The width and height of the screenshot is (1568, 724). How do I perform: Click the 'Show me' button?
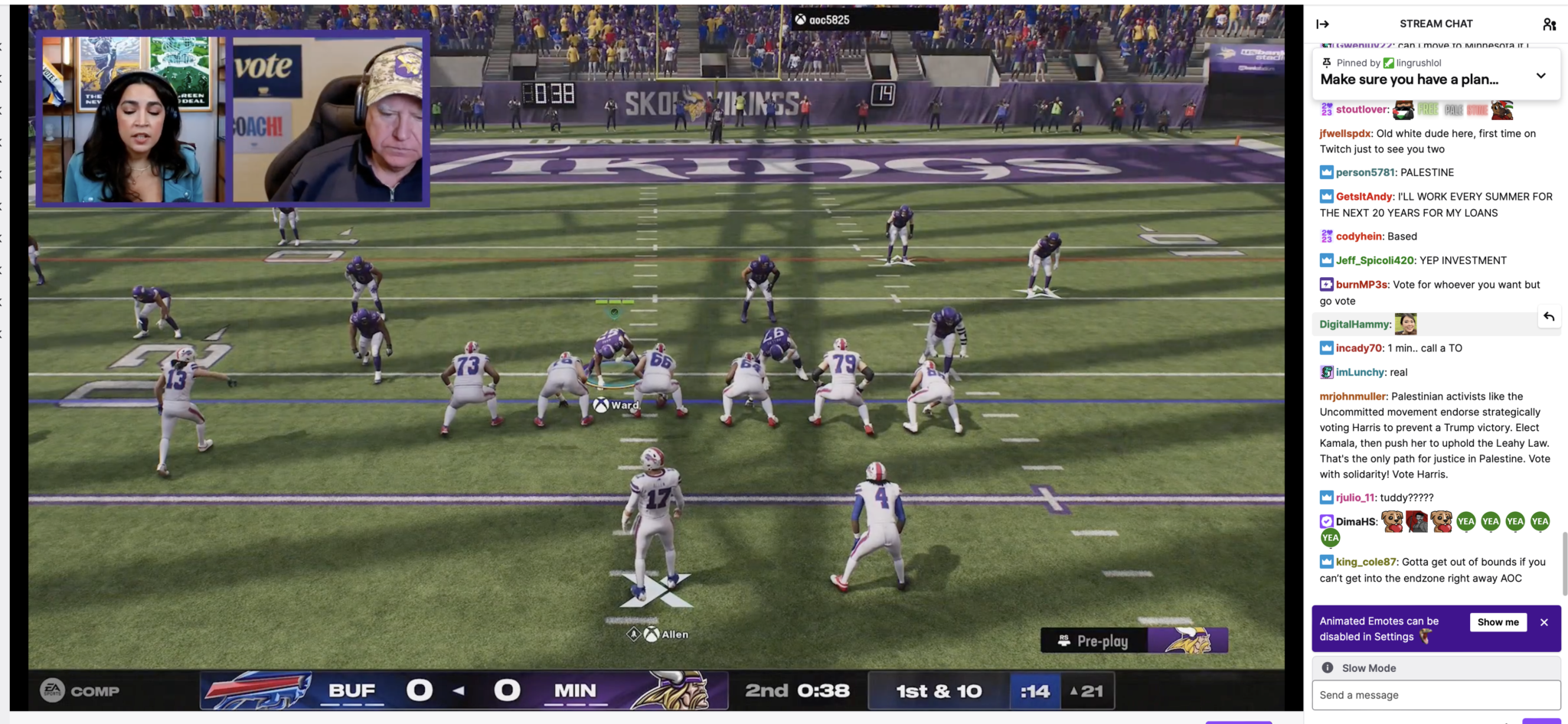(1498, 622)
